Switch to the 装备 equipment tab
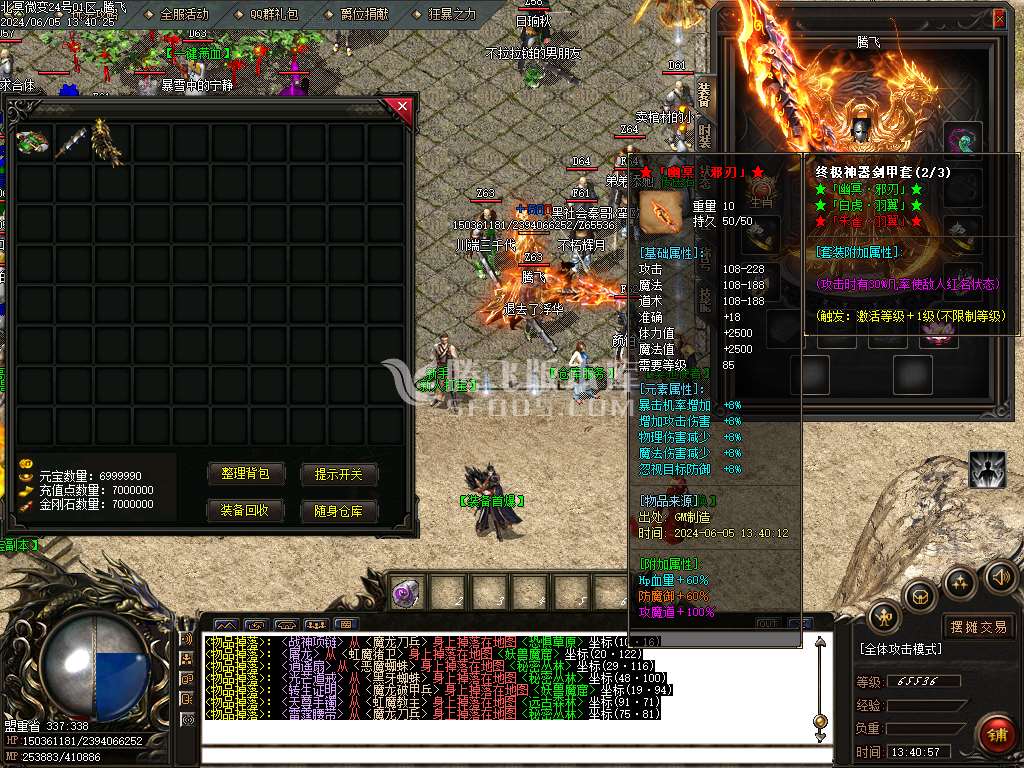1024x768 pixels. (704, 97)
